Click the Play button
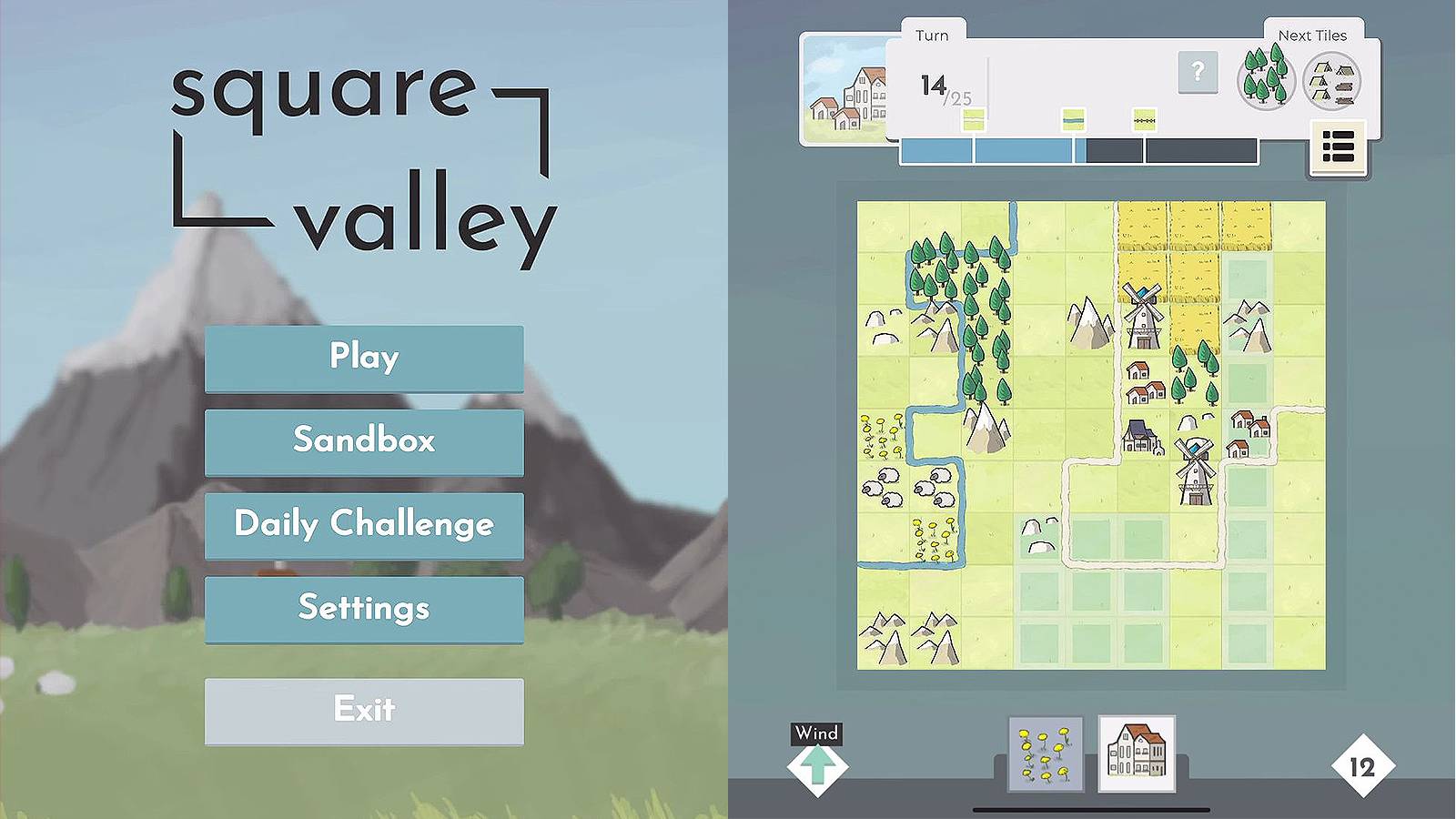The height and width of the screenshot is (819, 1456). [x=364, y=358]
